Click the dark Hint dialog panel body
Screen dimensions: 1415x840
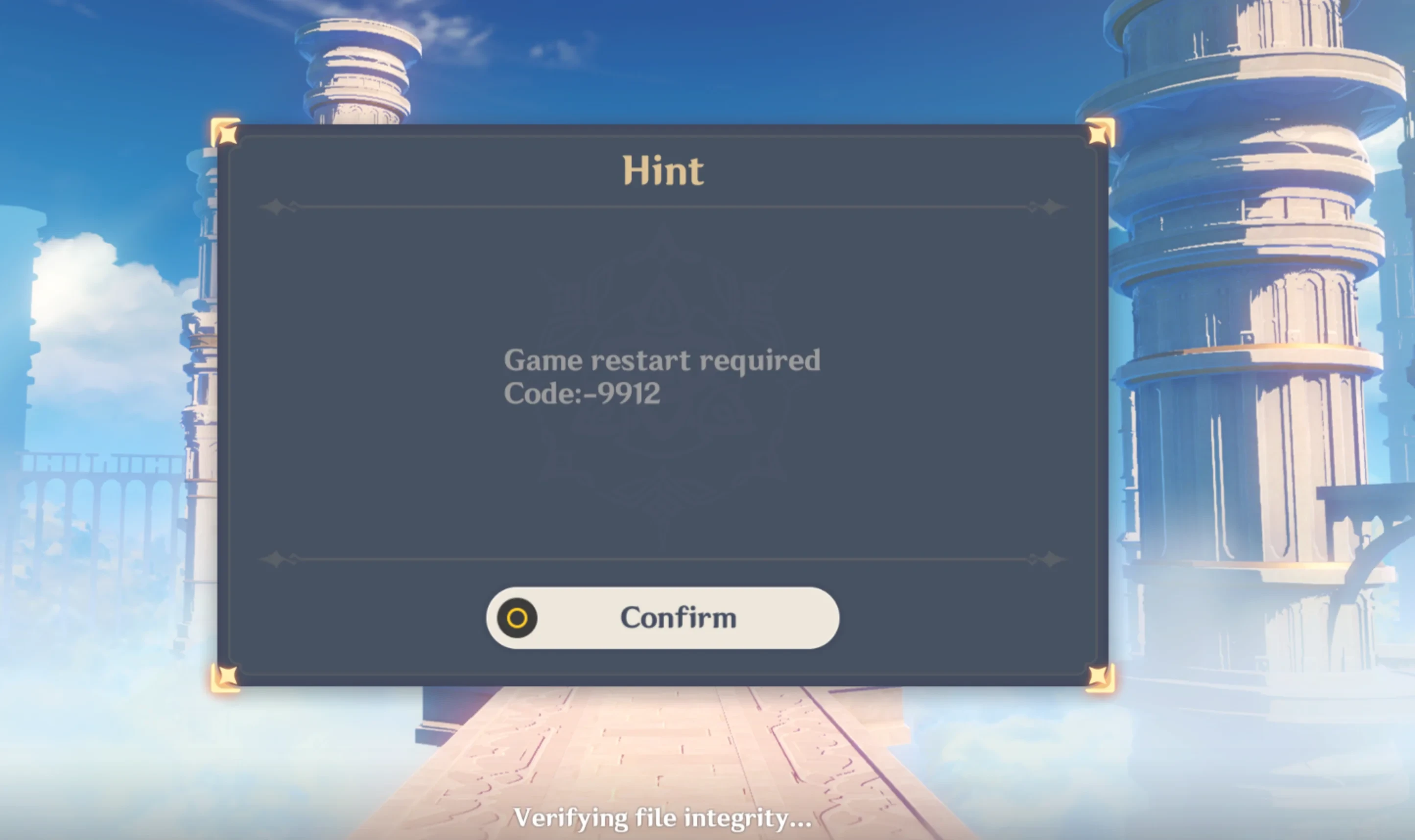click(396, 481)
